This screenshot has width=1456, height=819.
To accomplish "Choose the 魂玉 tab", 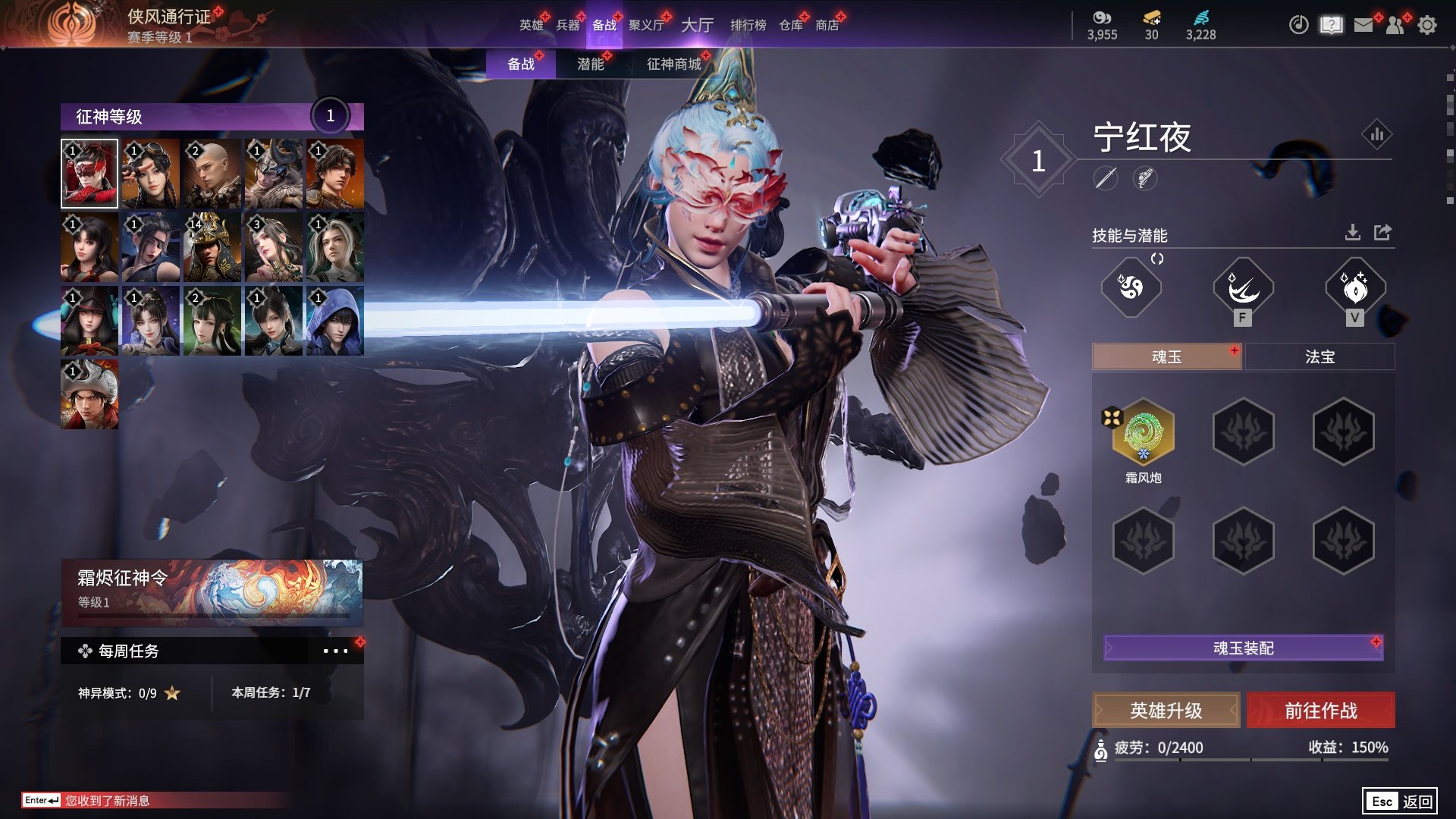I will pyautogui.click(x=1166, y=356).
